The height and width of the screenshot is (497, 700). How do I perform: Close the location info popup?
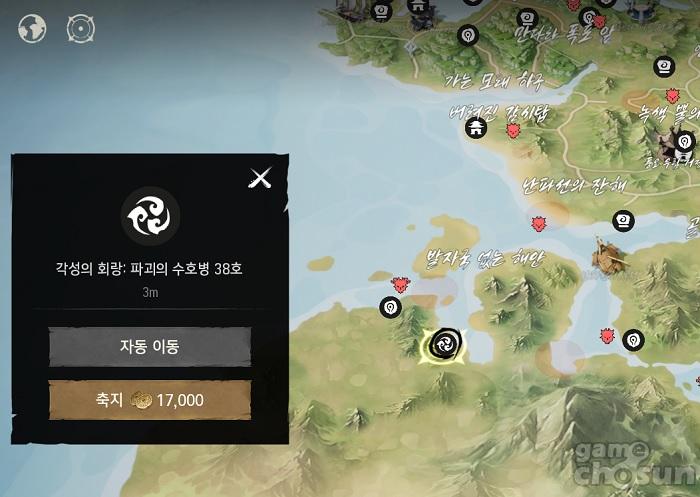click(260, 178)
